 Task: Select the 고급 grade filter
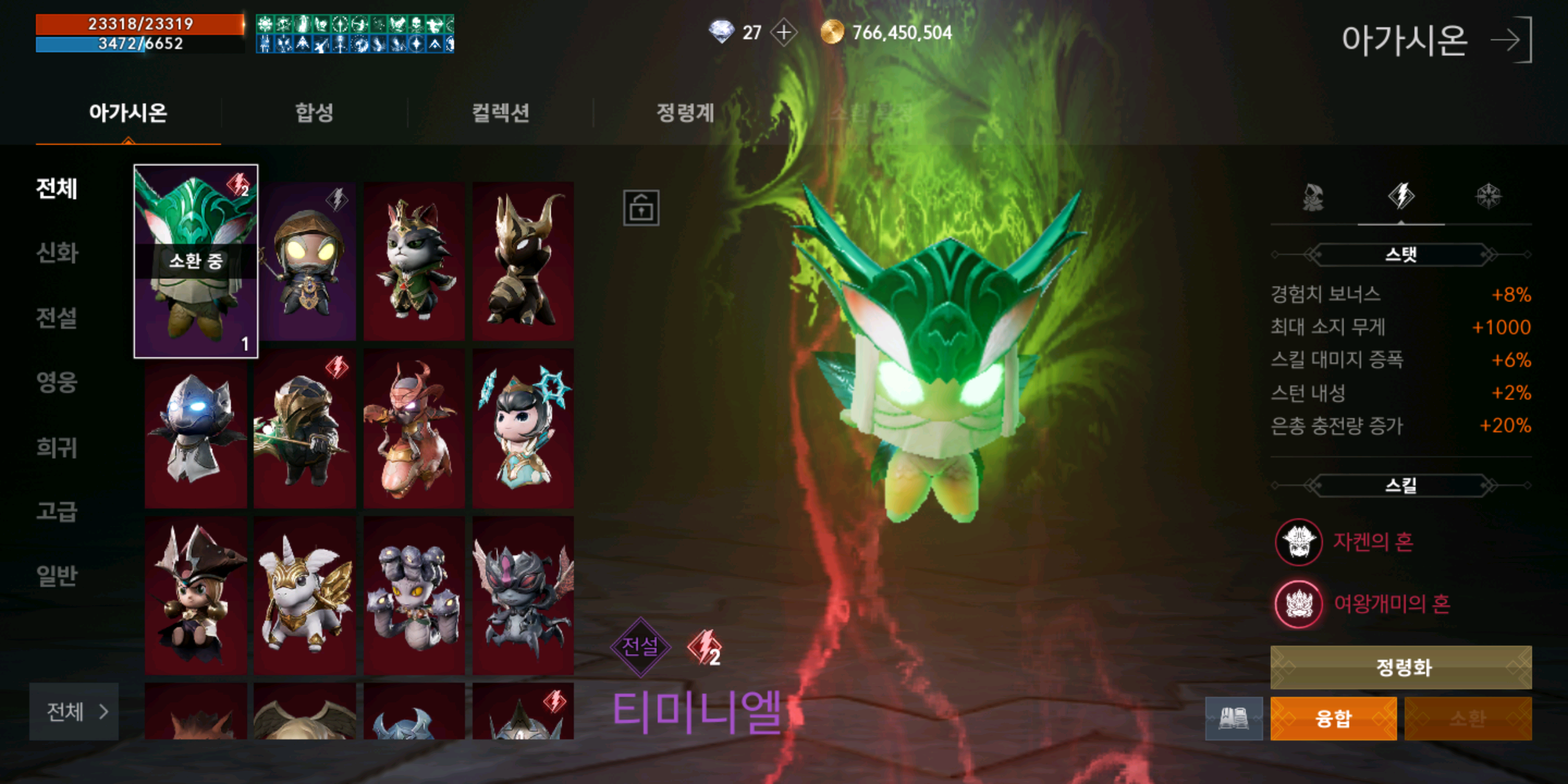(x=57, y=511)
